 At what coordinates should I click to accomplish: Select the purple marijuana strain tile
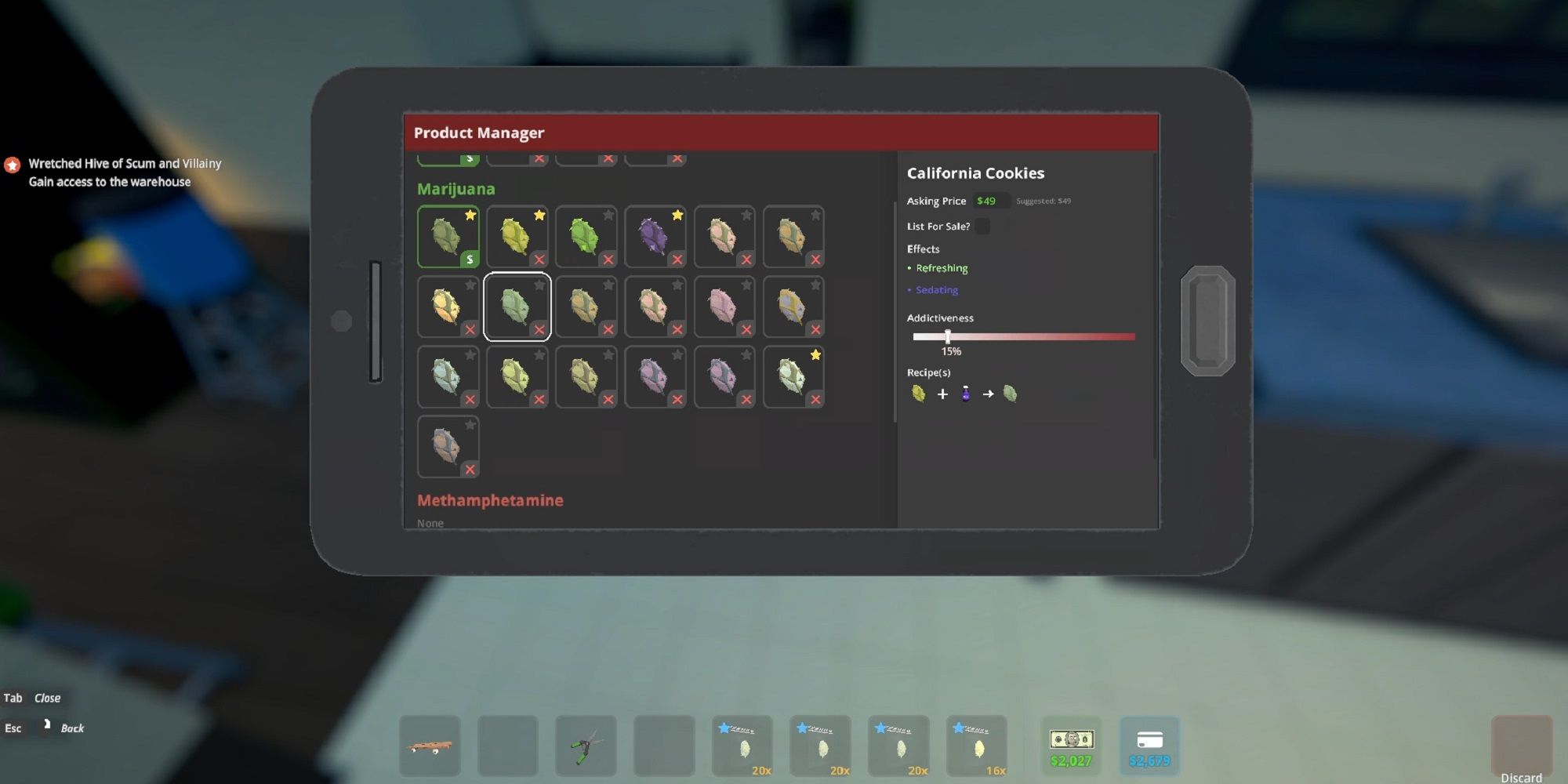[655, 237]
